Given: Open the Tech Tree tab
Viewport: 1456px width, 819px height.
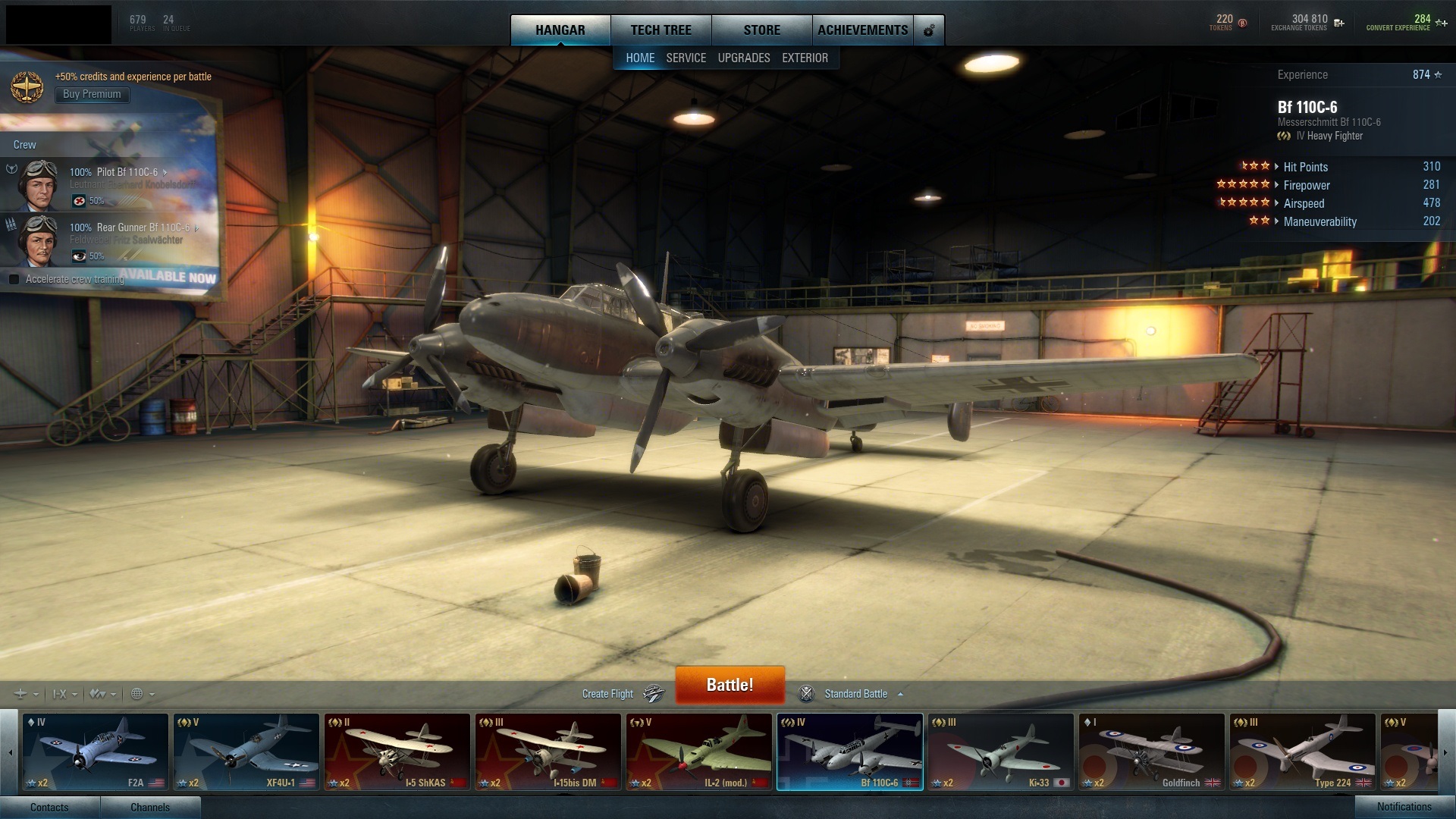Looking at the screenshot, I should 661,30.
